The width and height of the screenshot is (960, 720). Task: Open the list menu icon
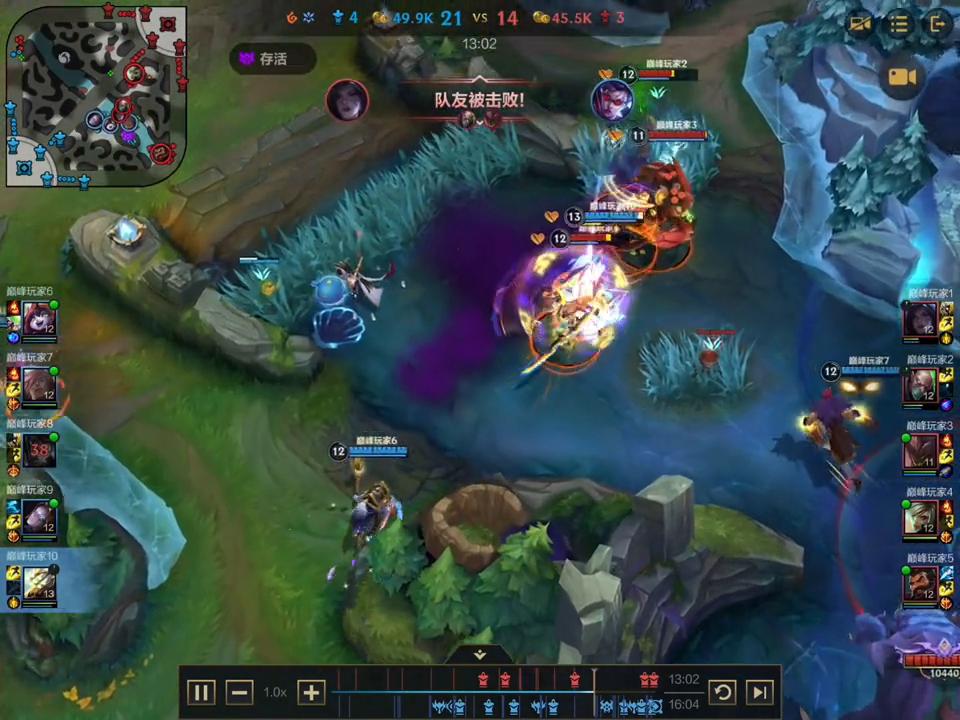pos(899,24)
